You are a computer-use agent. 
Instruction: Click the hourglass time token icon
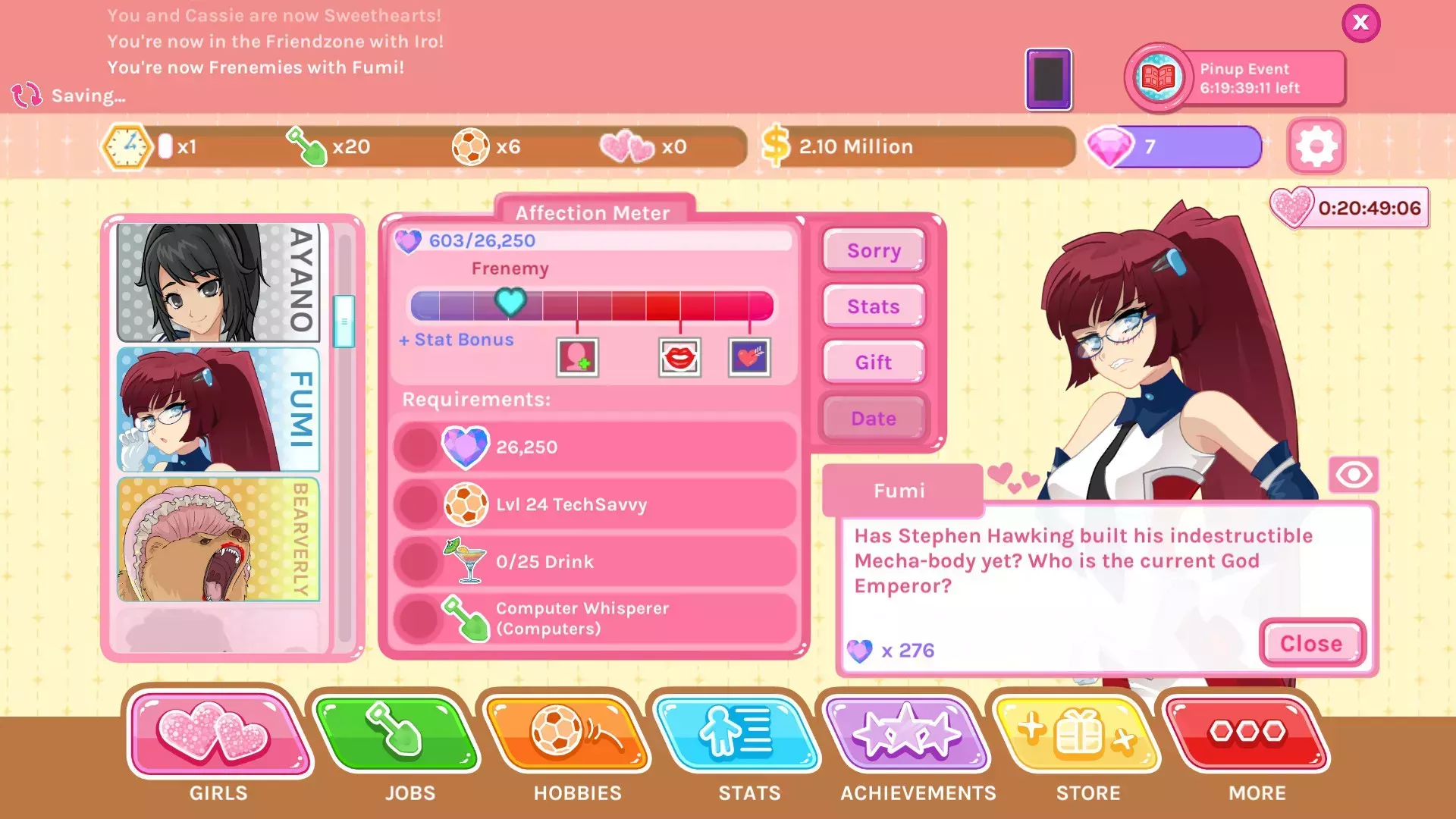click(127, 146)
